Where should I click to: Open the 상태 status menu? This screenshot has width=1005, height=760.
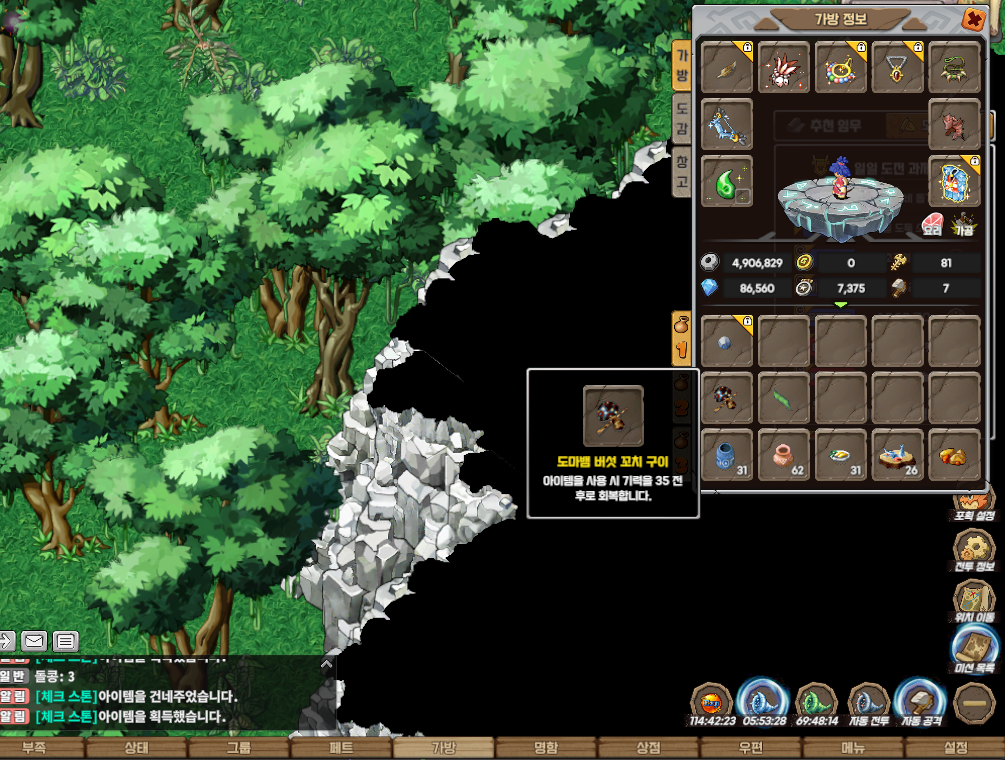135,748
